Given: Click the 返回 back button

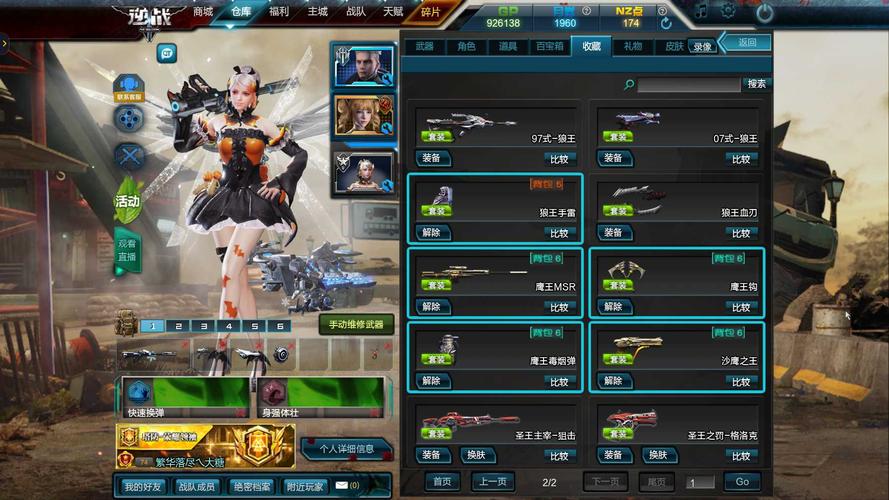Looking at the screenshot, I should tap(747, 43).
